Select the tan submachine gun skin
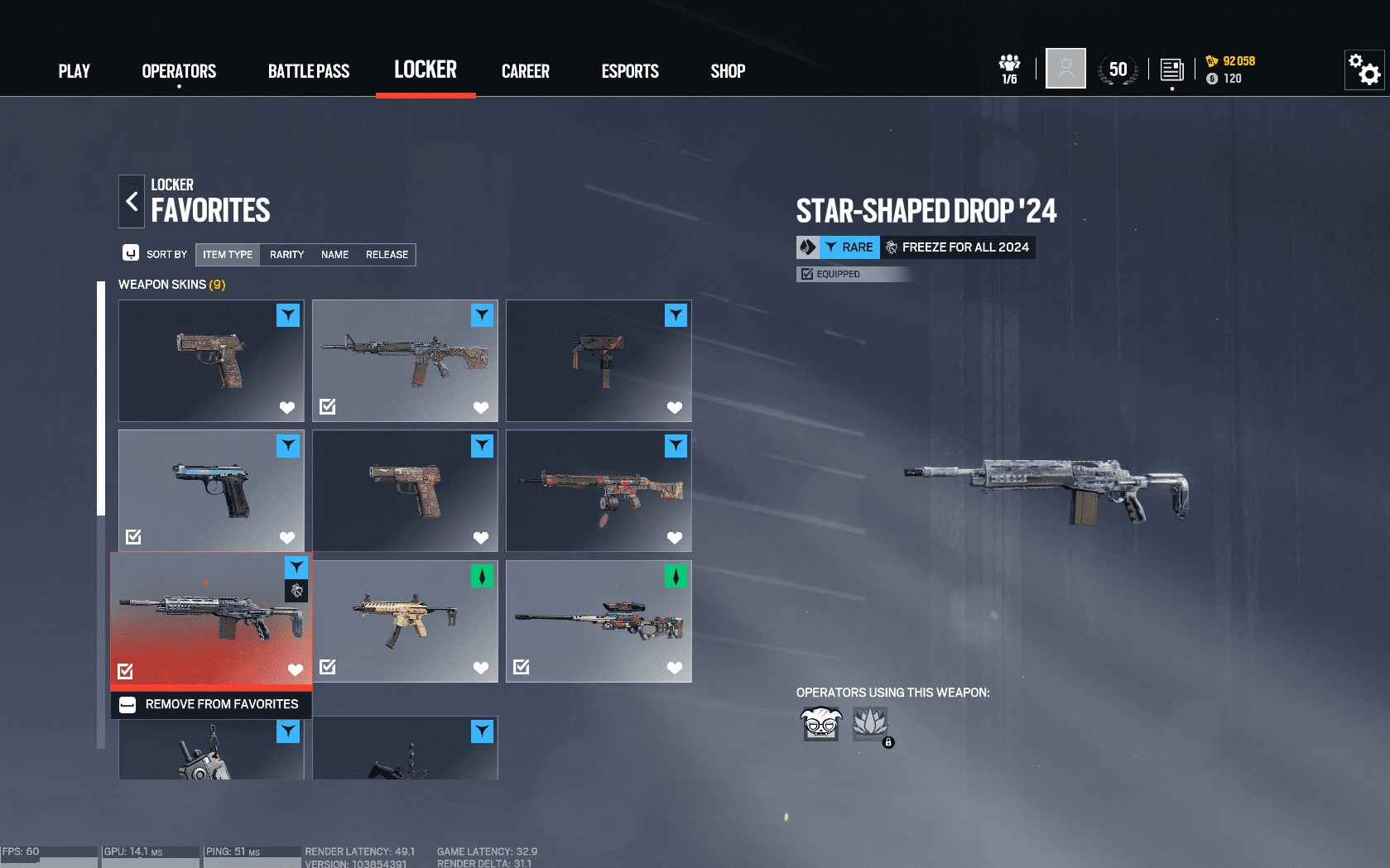Image resolution: width=1390 pixels, height=868 pixels. click(405, 621)
